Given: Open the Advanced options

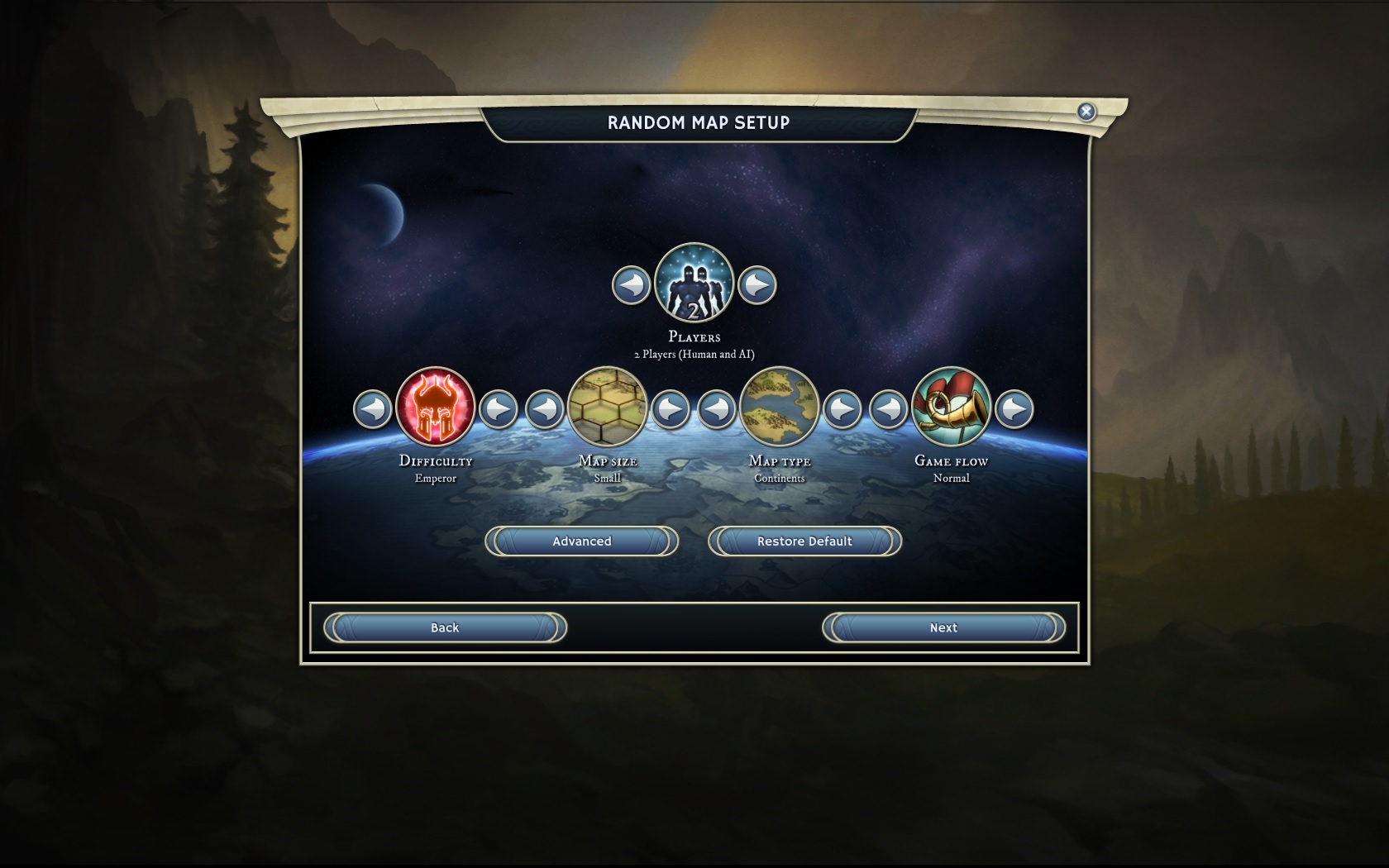Looking at the screenshot, I should [581, 541].
